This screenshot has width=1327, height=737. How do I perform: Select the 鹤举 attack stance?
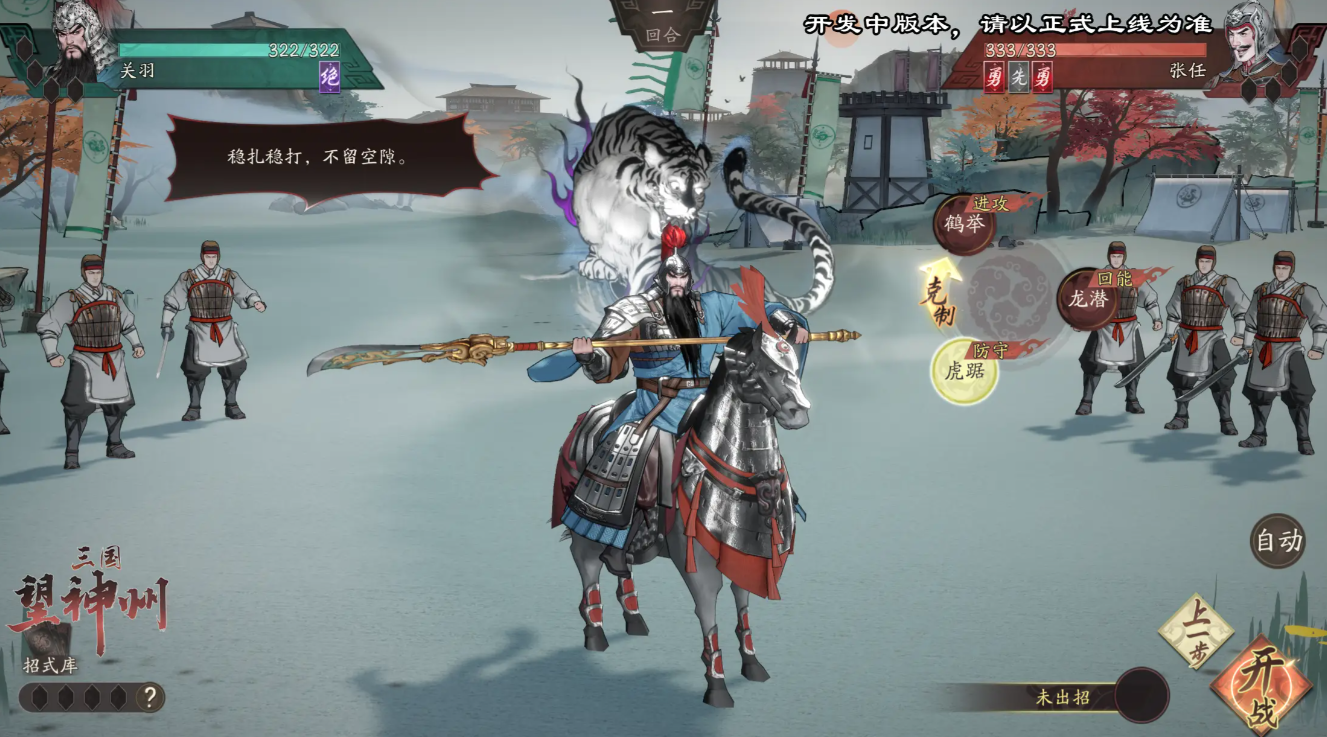tap(964, 224)
